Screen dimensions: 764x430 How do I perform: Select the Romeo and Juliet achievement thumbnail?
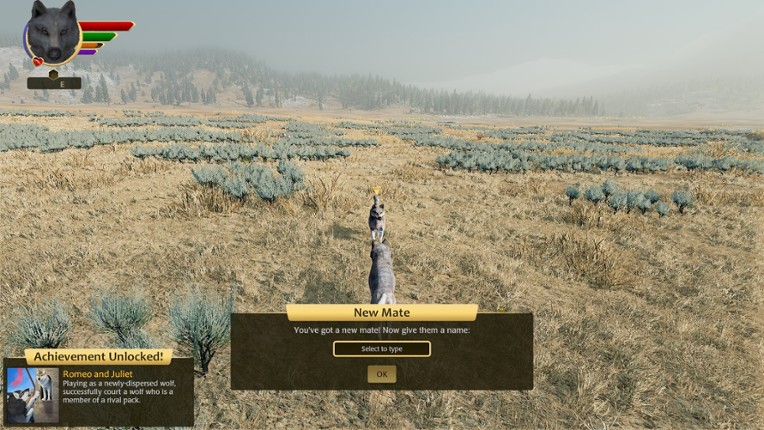tap(31, 394)
